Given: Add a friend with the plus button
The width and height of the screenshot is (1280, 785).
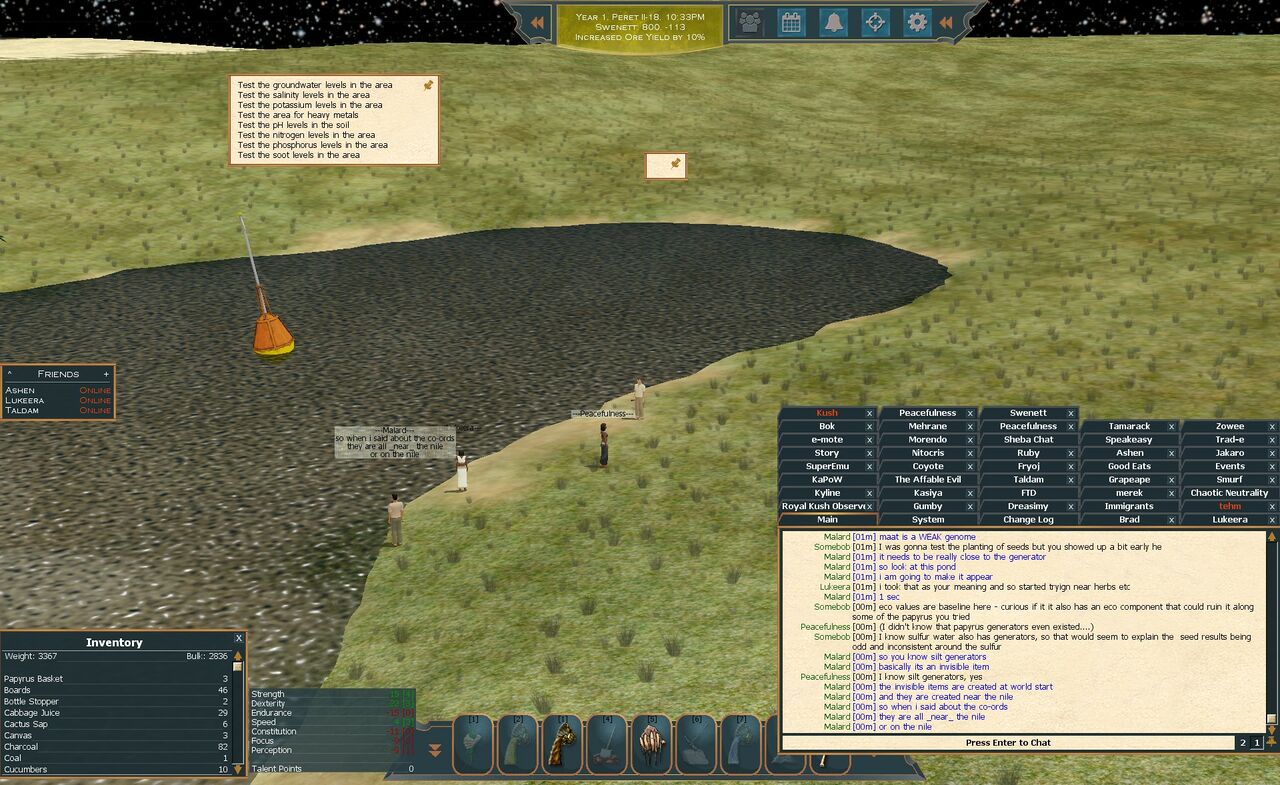Looking at the screenshot, I should 106,374.
